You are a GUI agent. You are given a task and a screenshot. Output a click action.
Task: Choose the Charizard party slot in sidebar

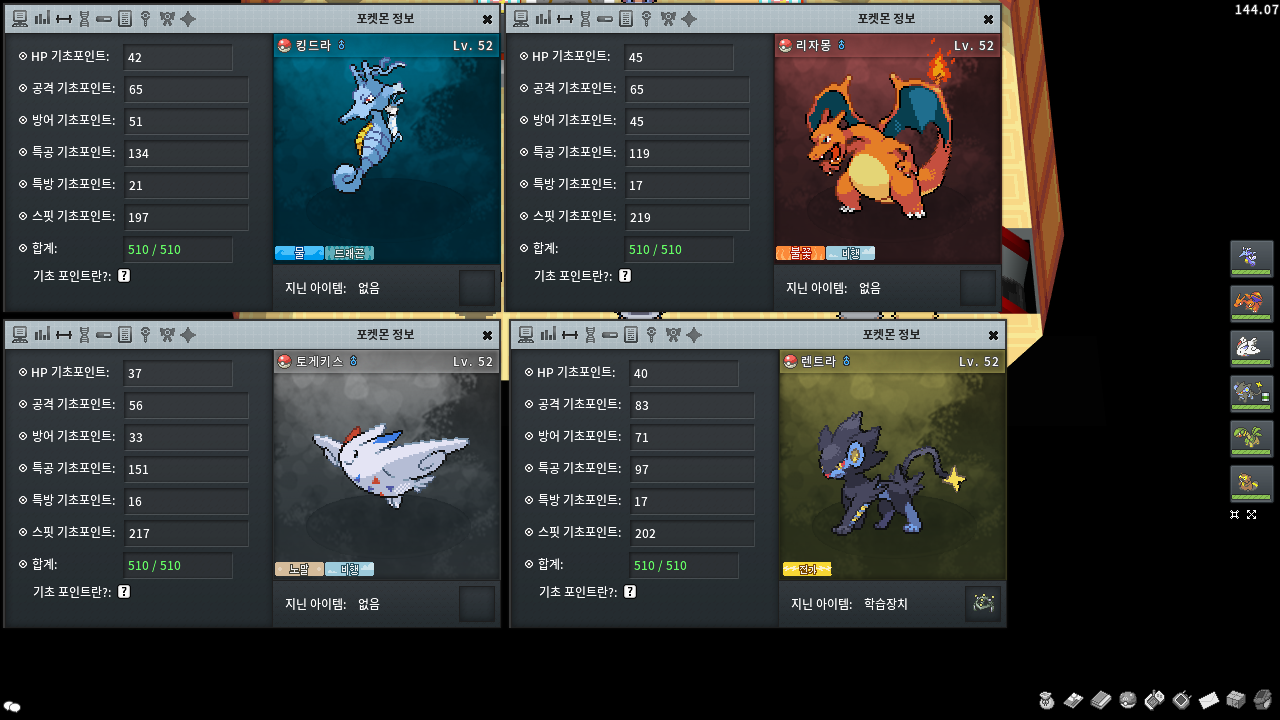pos(1251,304)
